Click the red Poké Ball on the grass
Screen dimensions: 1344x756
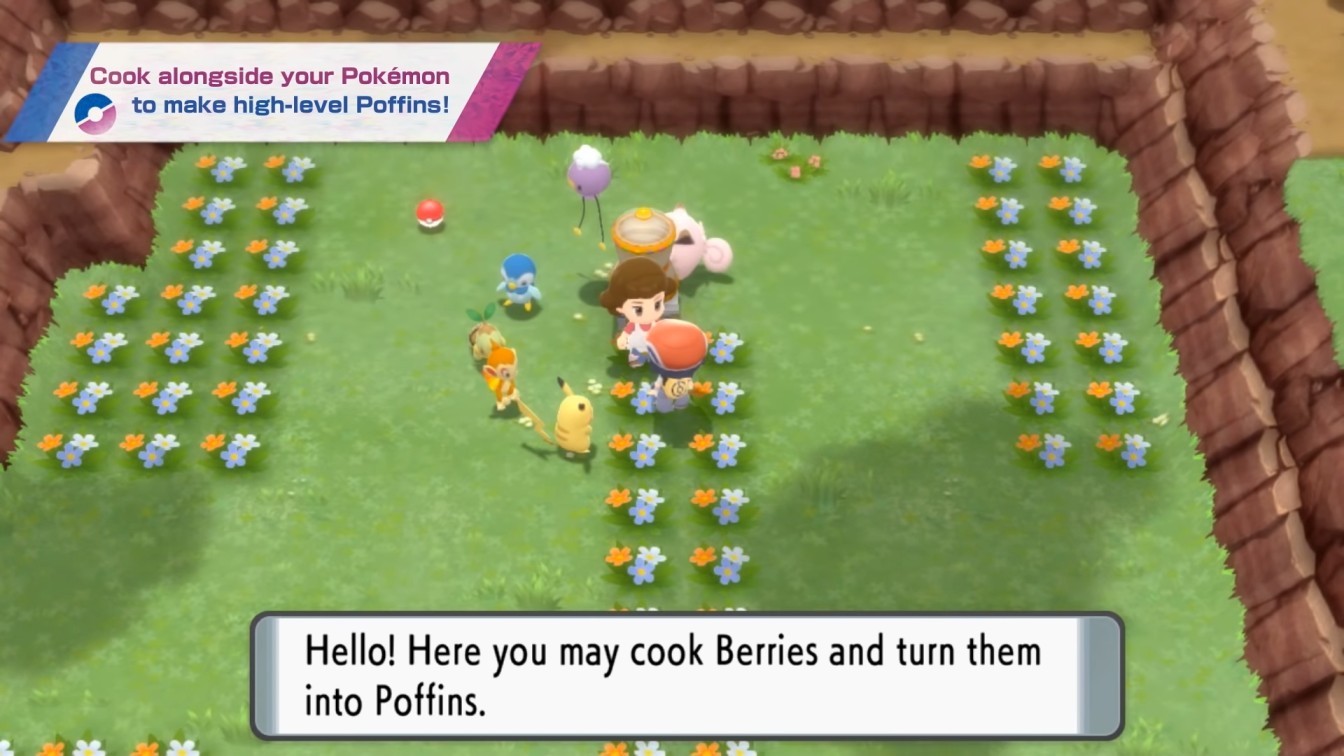click(427, 213)
